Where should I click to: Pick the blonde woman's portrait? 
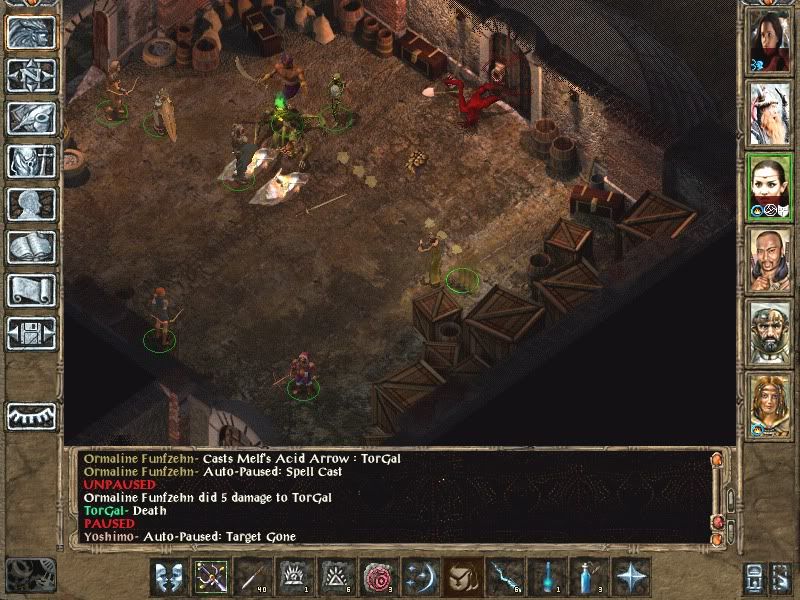point(770,405)
